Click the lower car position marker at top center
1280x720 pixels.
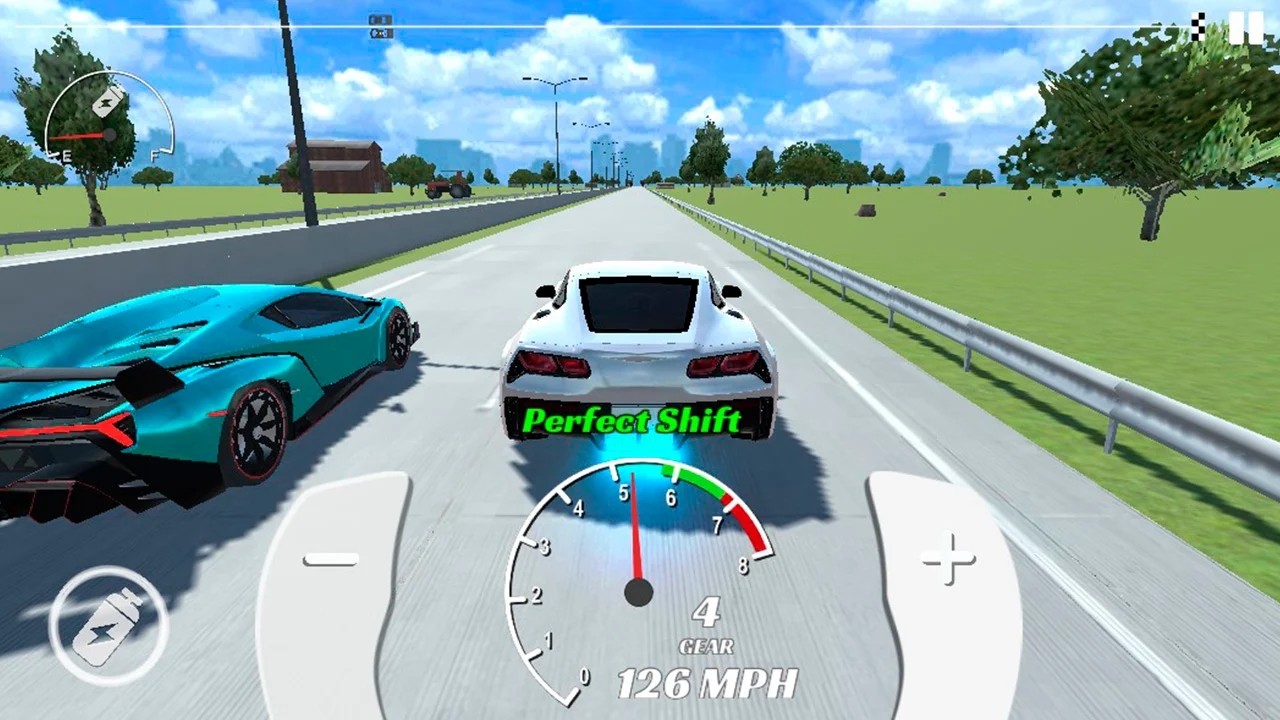(x=381, y=34)
